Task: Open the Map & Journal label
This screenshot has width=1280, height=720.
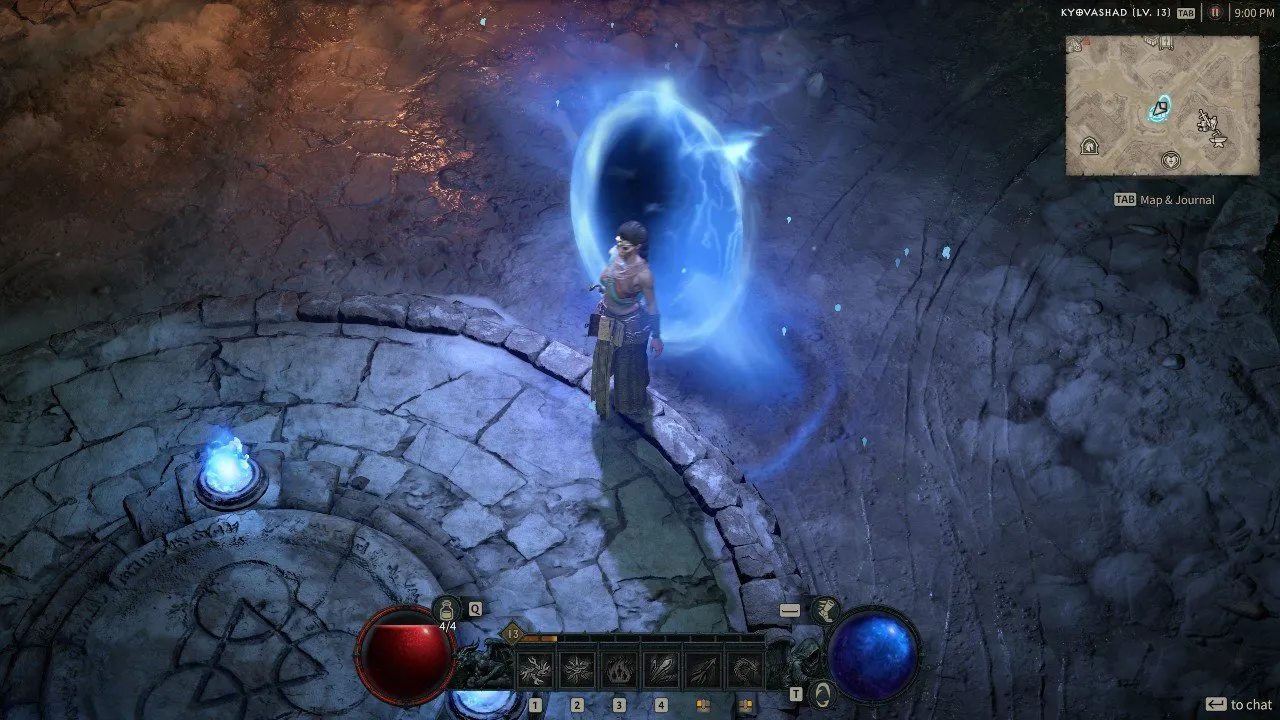Action: [x=1176, y=200]
